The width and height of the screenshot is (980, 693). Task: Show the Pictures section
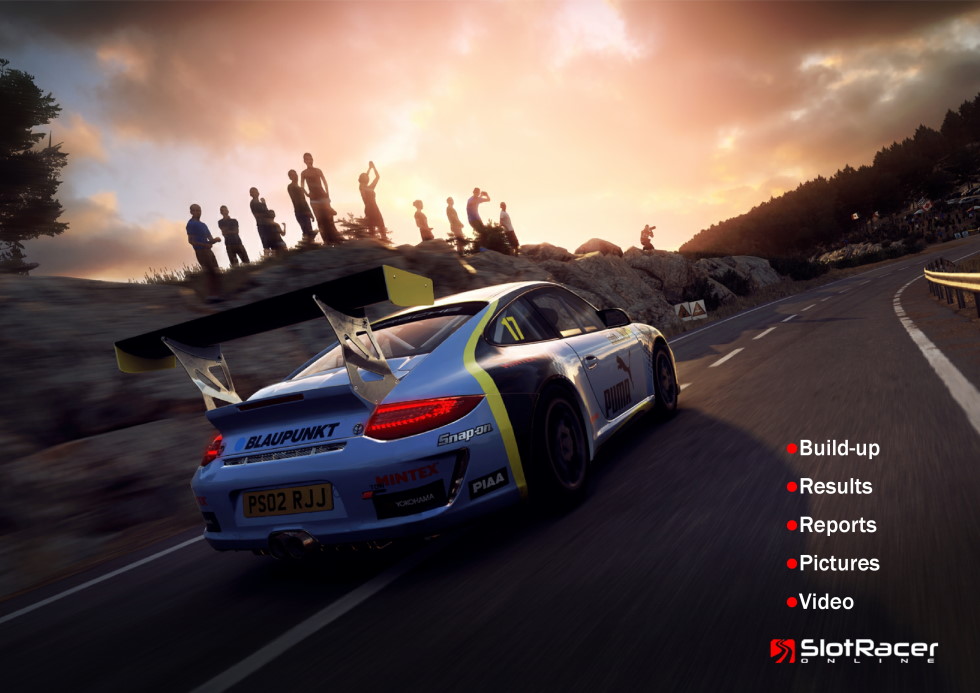[x=838, y=564]
